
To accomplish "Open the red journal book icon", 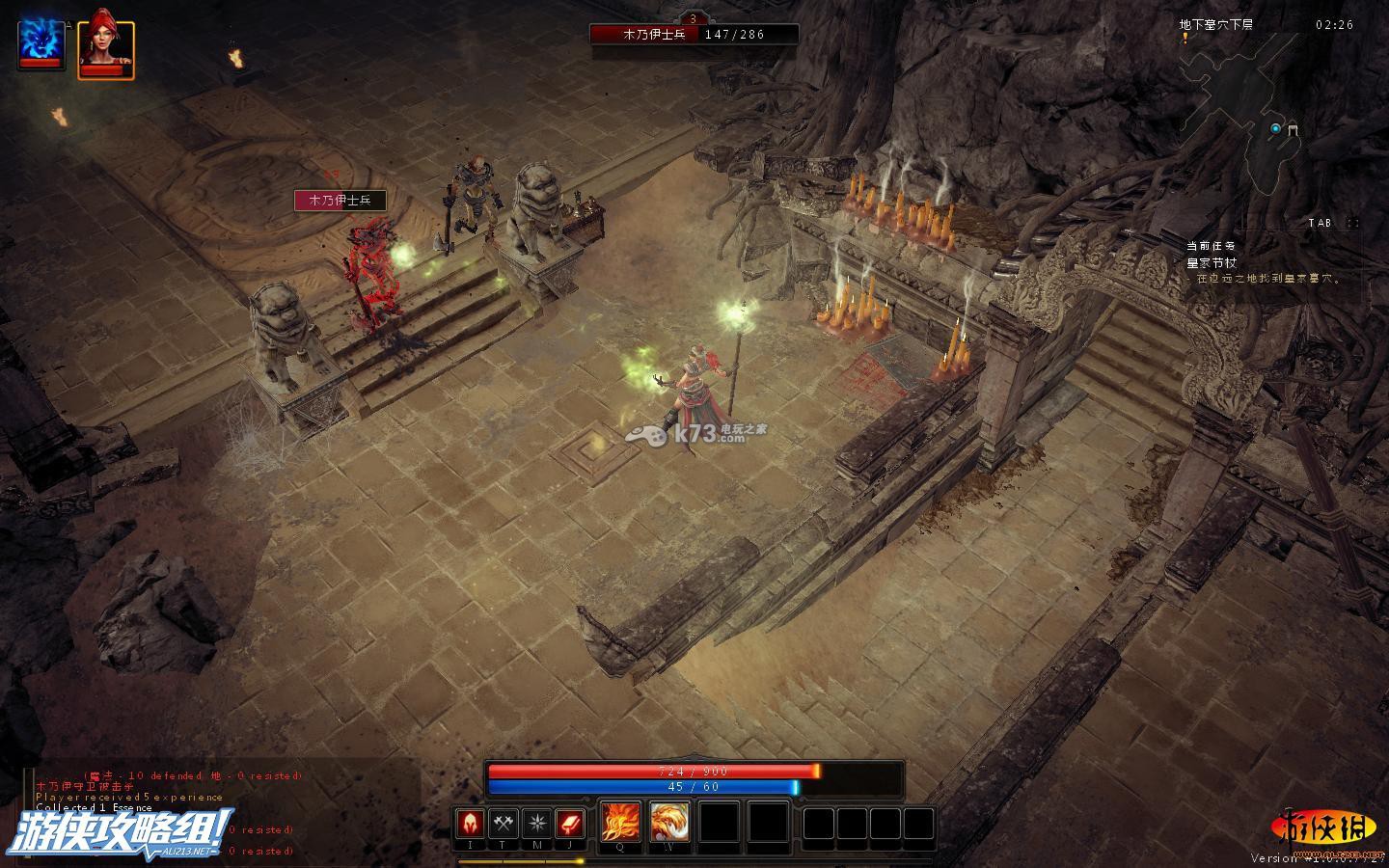I will (x=570, y=824).
